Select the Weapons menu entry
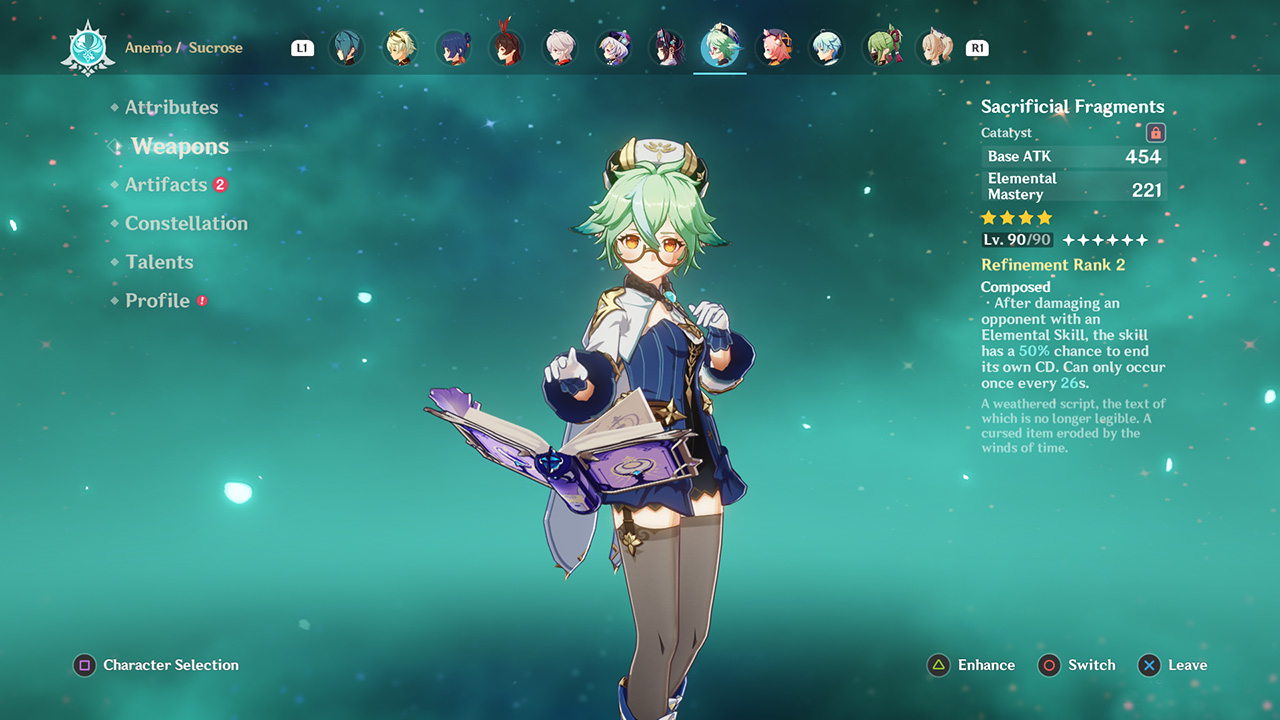The image size is (1280, 720). coord(180,146)
